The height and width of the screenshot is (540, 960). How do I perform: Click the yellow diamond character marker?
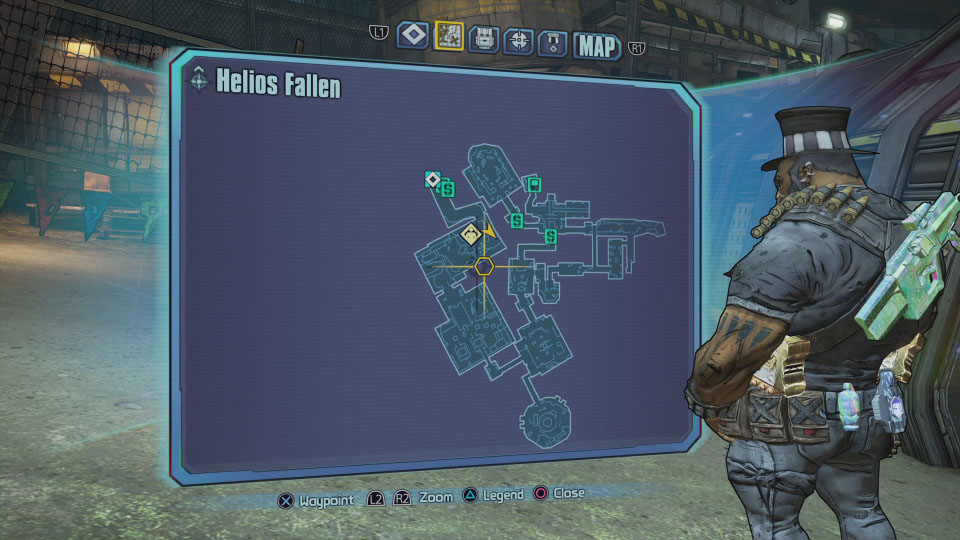(470, 234)
